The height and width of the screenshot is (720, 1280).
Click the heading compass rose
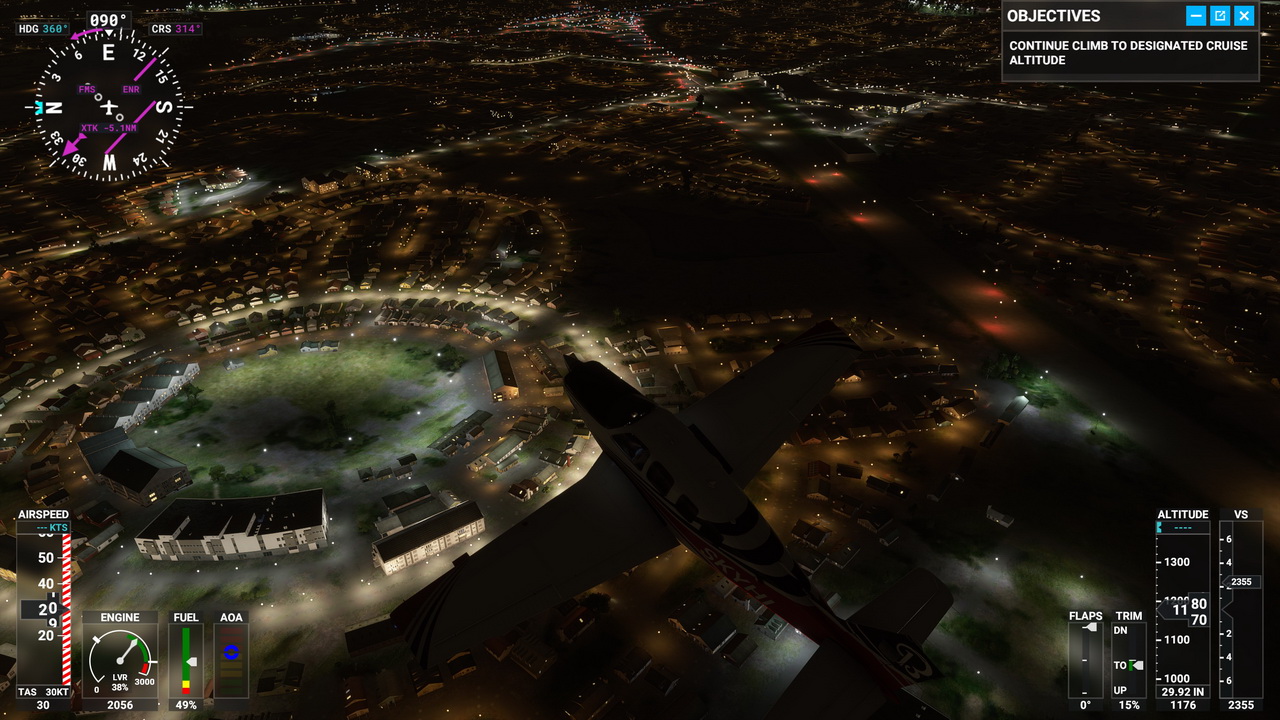click(x=109, y=106)
